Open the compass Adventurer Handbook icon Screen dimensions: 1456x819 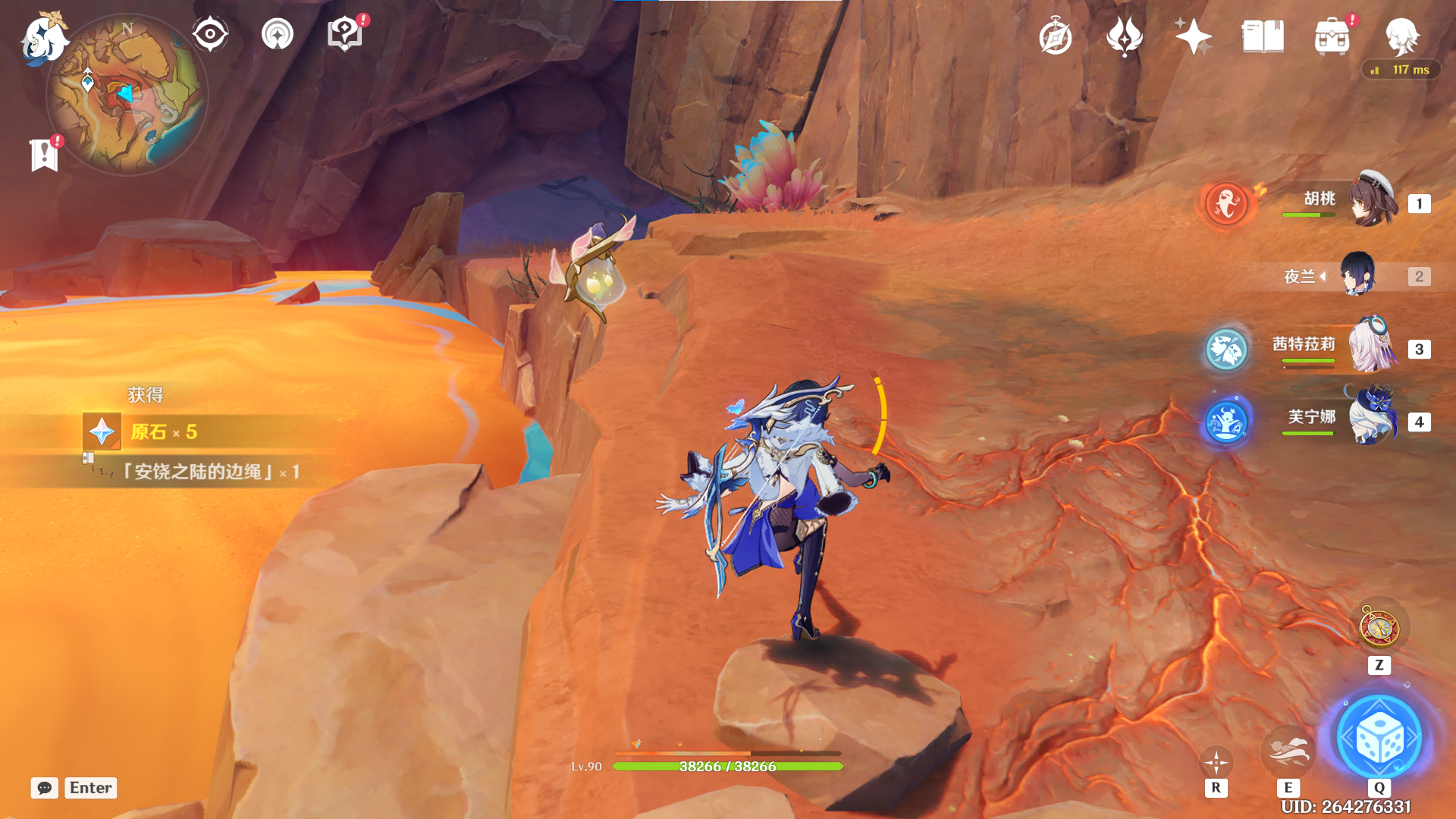[1056, 36]
